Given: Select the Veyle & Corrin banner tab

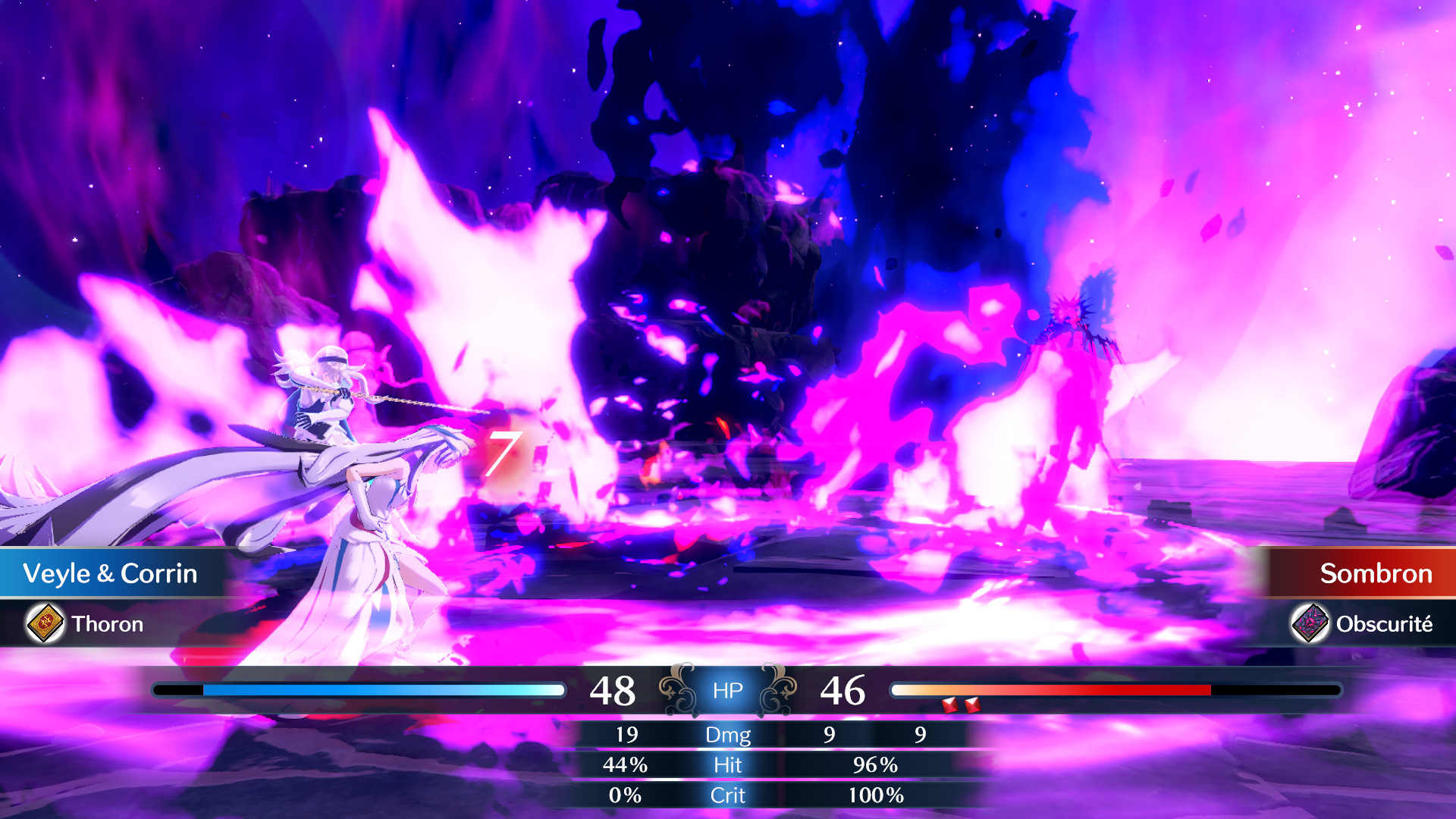Looking at the screenshot, I should coord(110,574).
